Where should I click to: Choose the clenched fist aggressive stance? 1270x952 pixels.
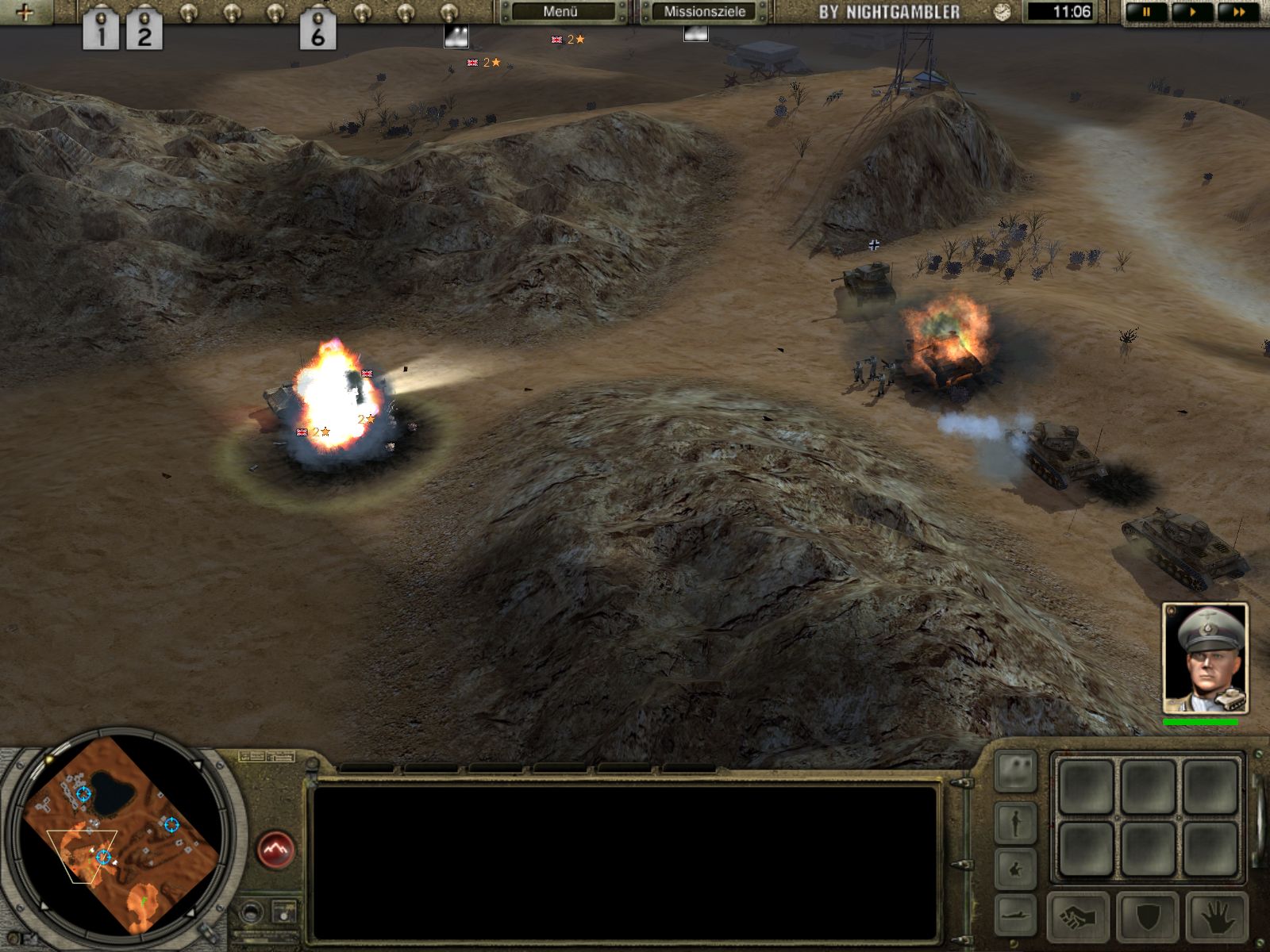[1079, 918]
